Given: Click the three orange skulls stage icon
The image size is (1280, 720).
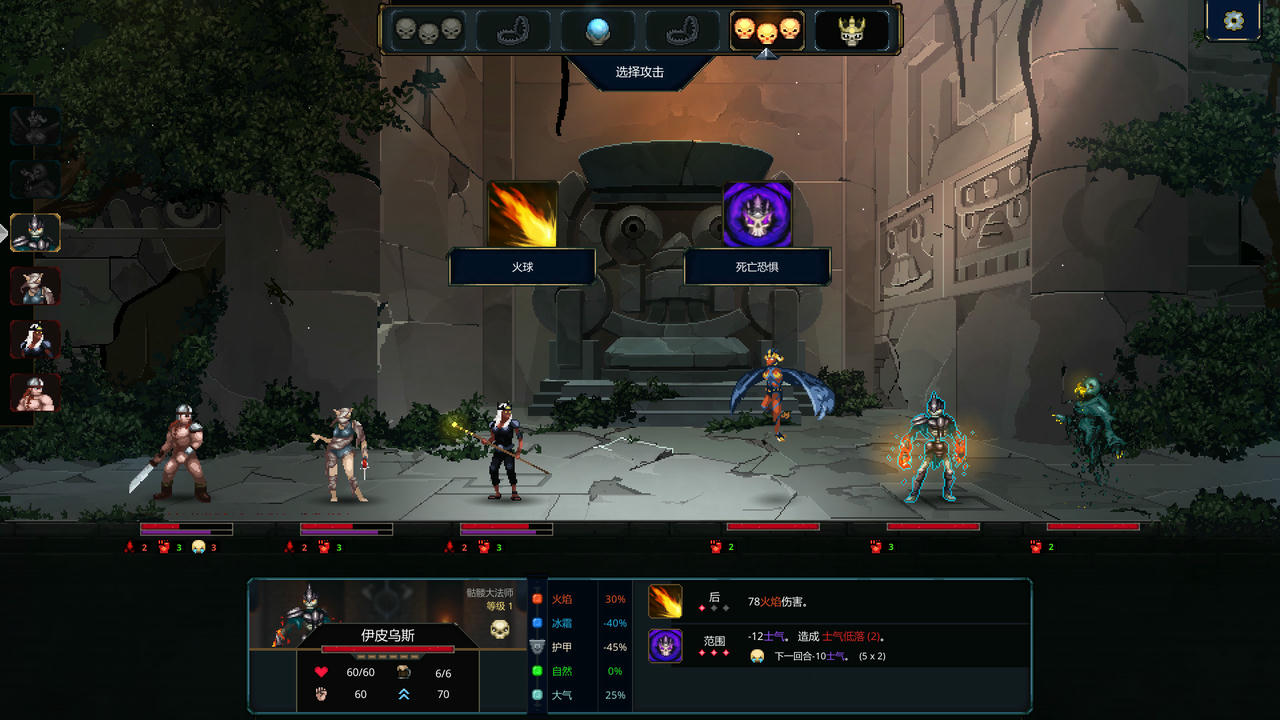Looking at the screenshot, I should point(767,31).
